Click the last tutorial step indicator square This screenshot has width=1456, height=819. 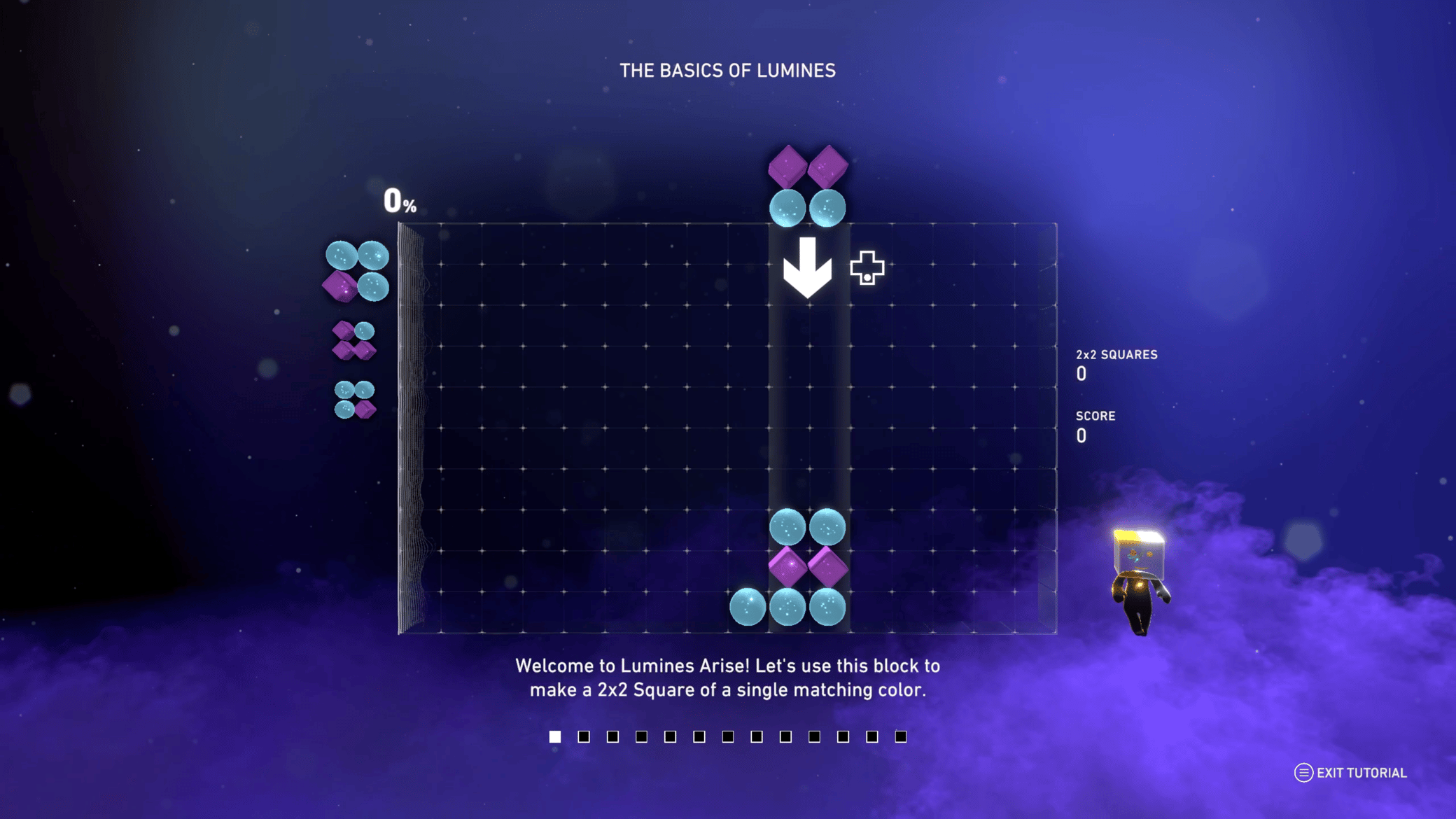tap(899, 736)
